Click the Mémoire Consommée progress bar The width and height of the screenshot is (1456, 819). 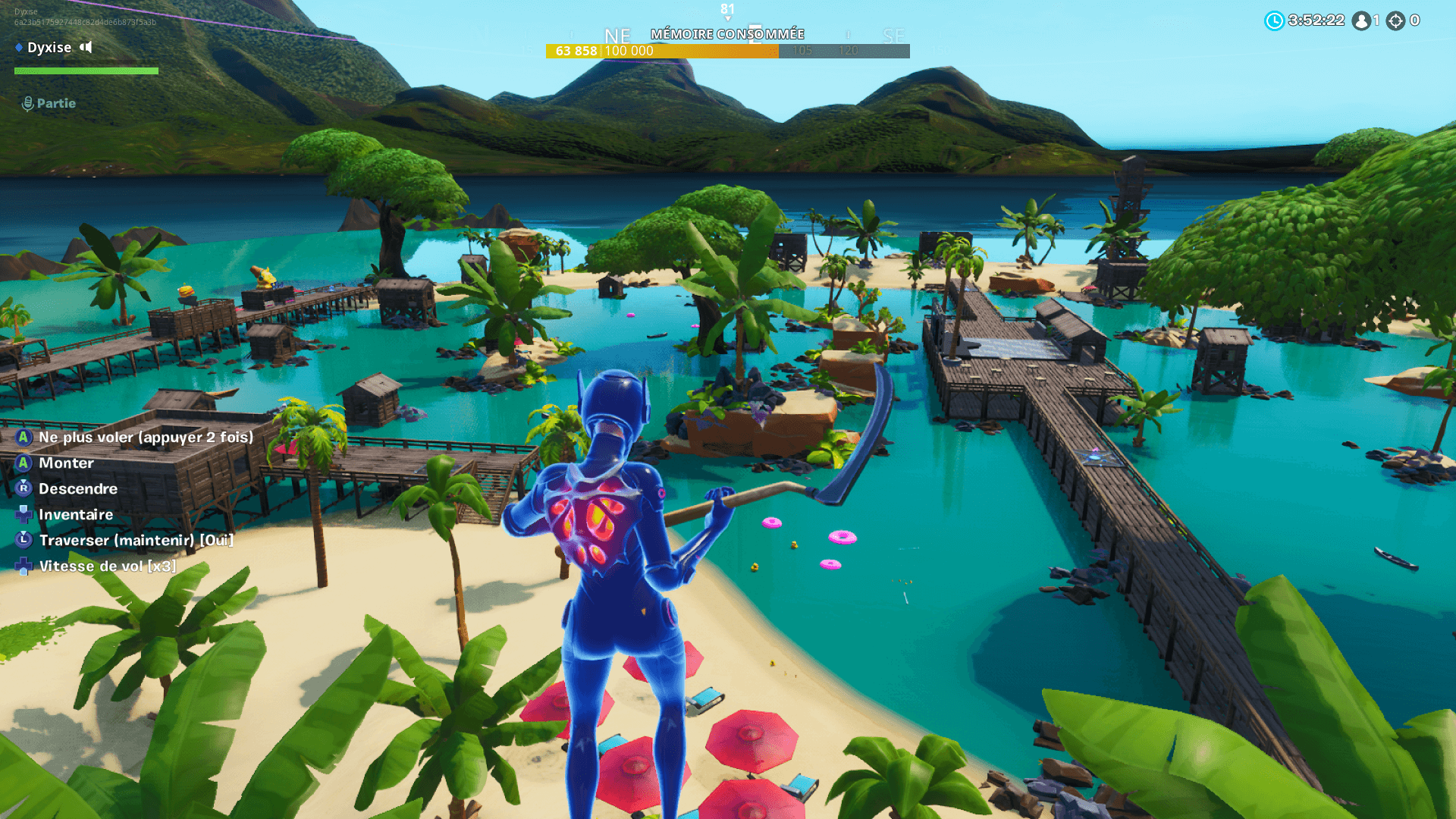click(x=728, y=52)
